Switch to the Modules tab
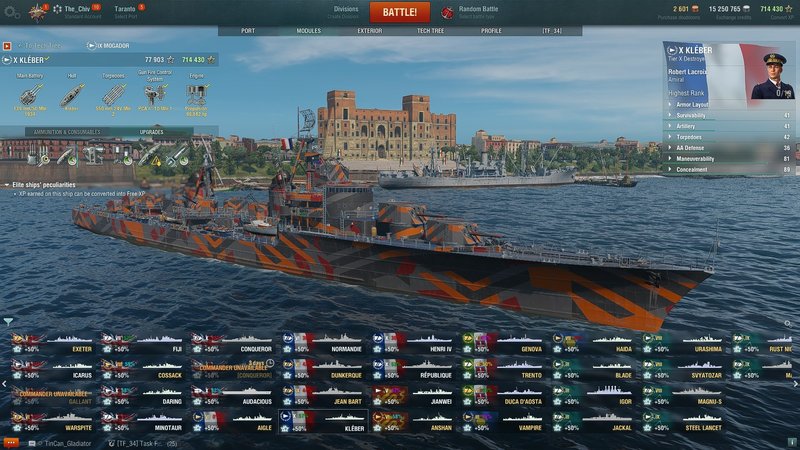The height and width of the screenshot is (450, 800). (309, 31)
